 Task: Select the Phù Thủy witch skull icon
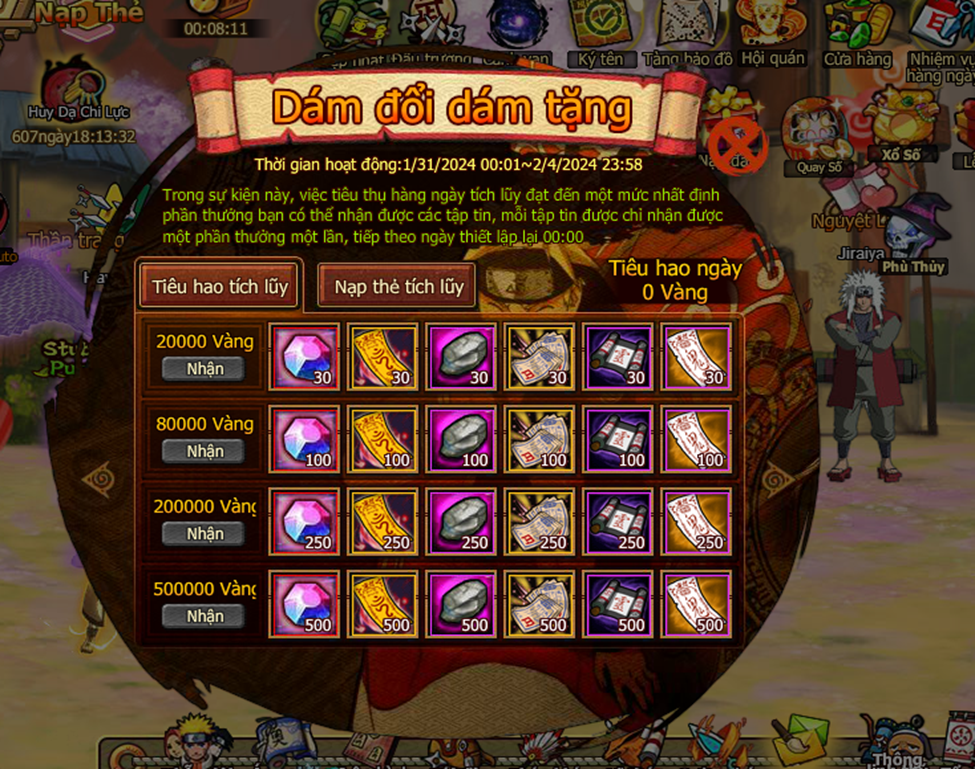click(x=913, y=235)
